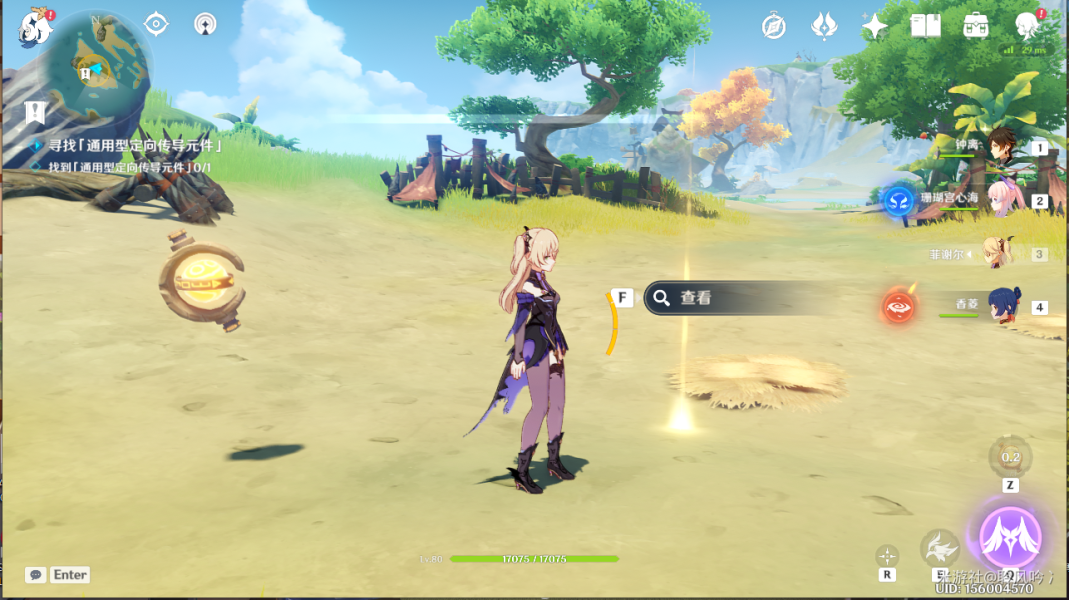
Task: Click the signal beacon icon beside the minimap
Action: pyautogui.click(x=205, y=24)
